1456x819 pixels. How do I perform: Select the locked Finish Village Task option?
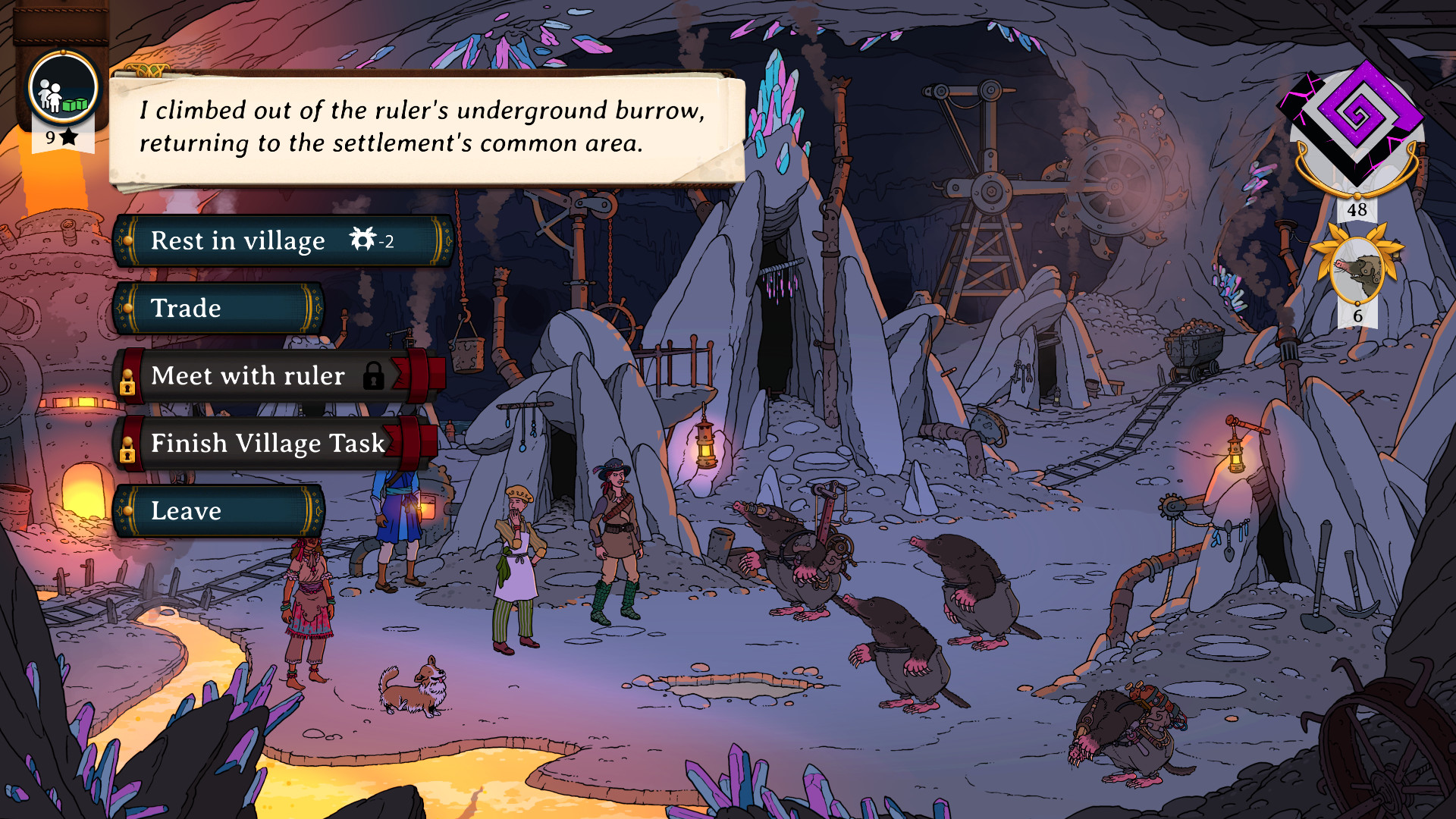pyautogui.click(x=267, y=444)
